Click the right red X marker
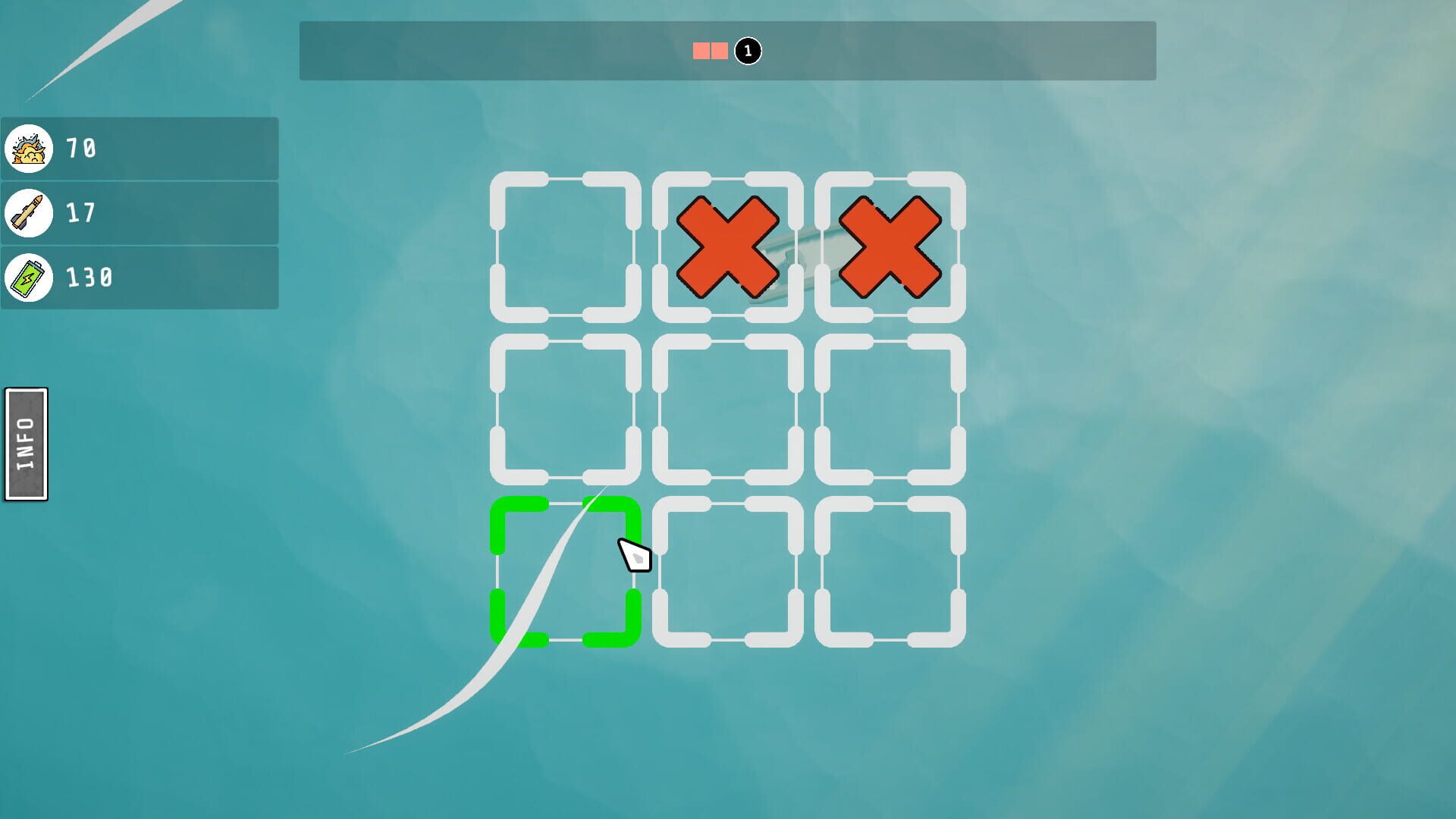This screenshot has width=1456, height=819. point(889,246)
